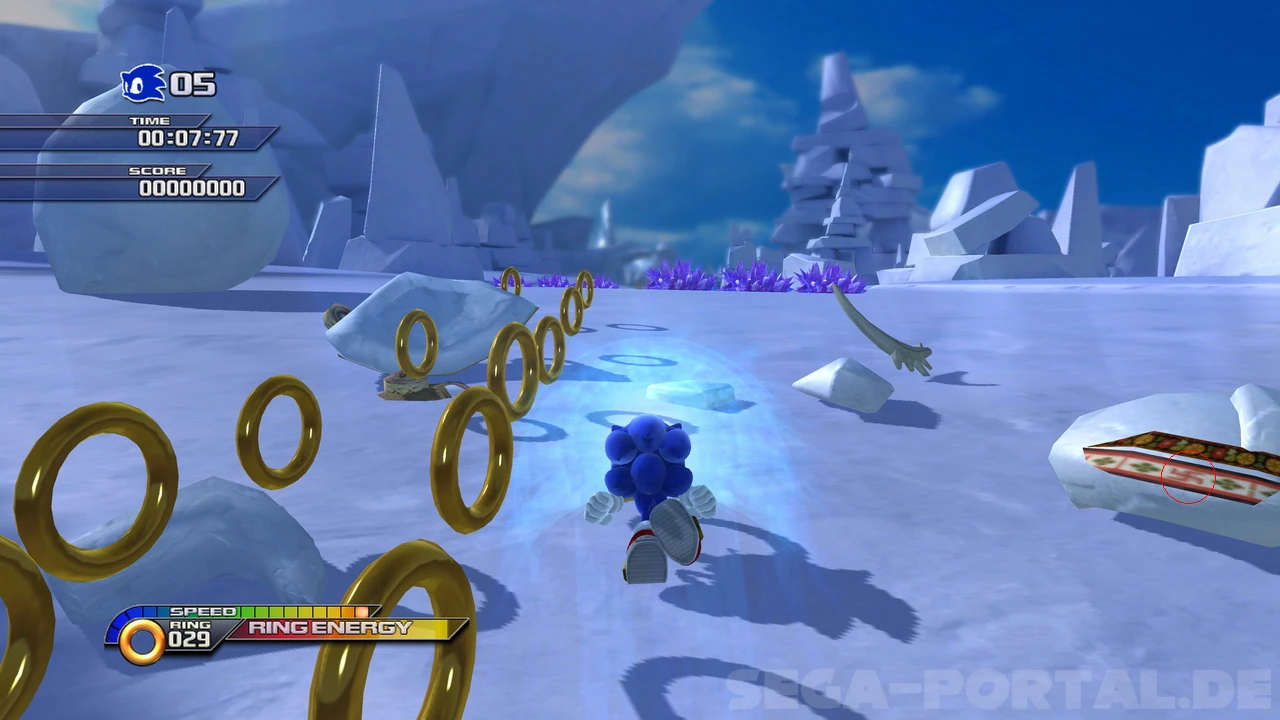Screen dimensions: 1280x720
Task: Click the Sonic head lives icon
Action: coord(143,83)
